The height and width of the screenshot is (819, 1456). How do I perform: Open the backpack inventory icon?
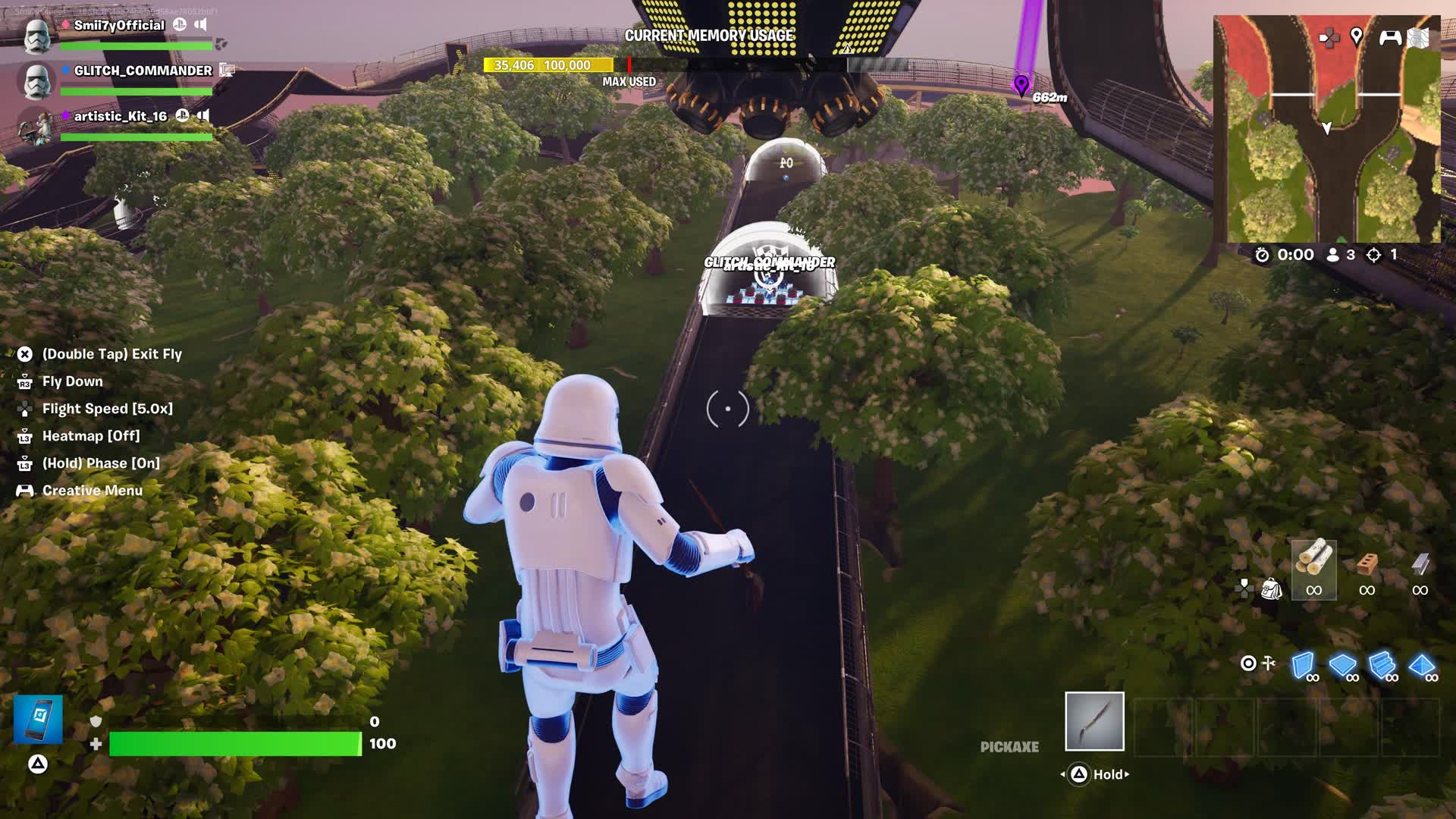click(1272, 589)
